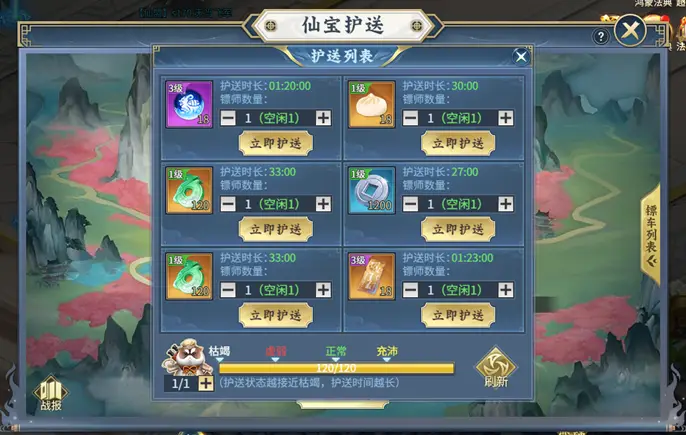Select the steamed bun item icon
The height and width of the screenshot is (435, 686).
point(371,105)
